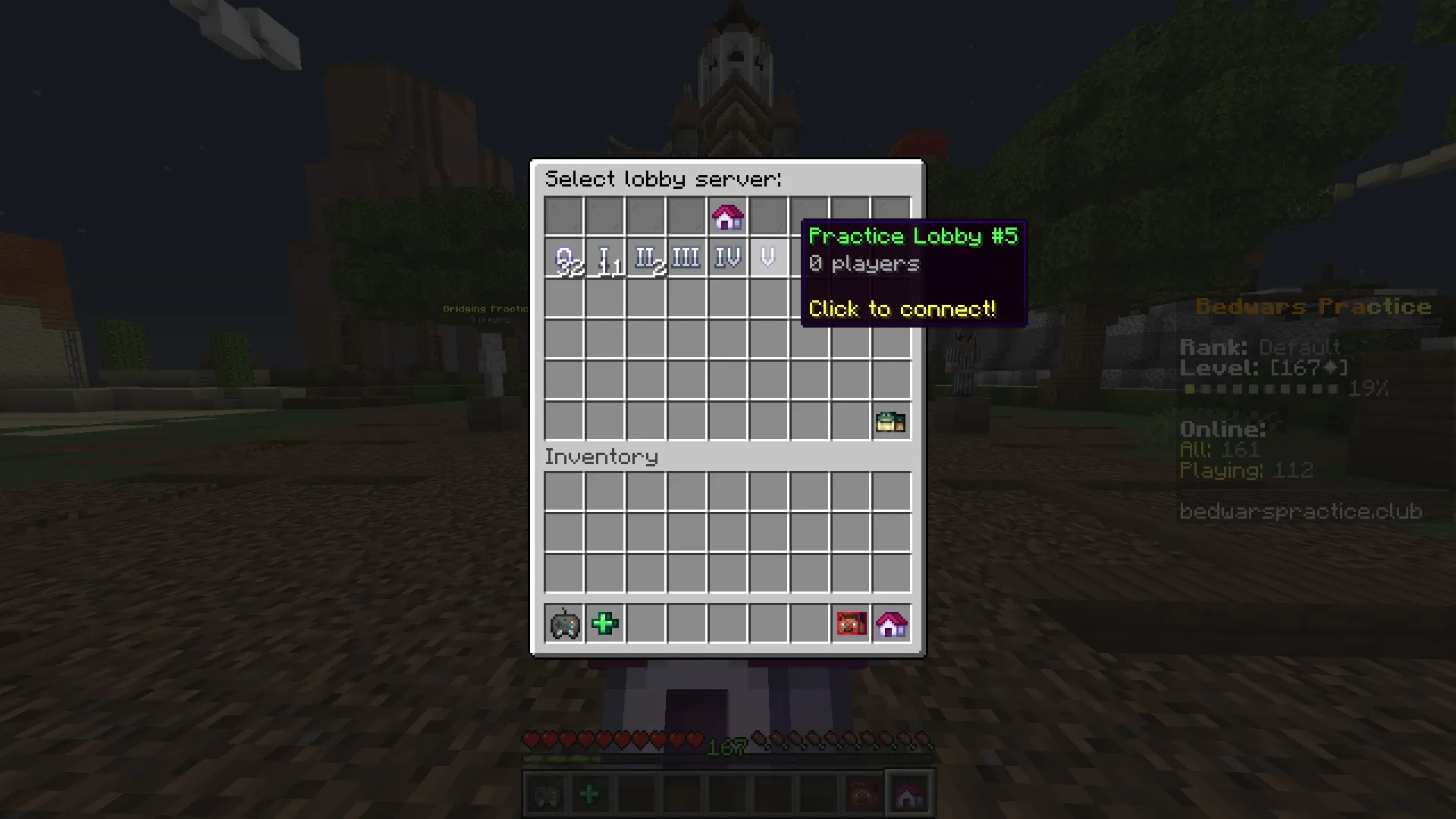Viewport: 1456px width, 819px height.
Task: Toggle player visibility with the red head item
Action: (x=851, y=623)
